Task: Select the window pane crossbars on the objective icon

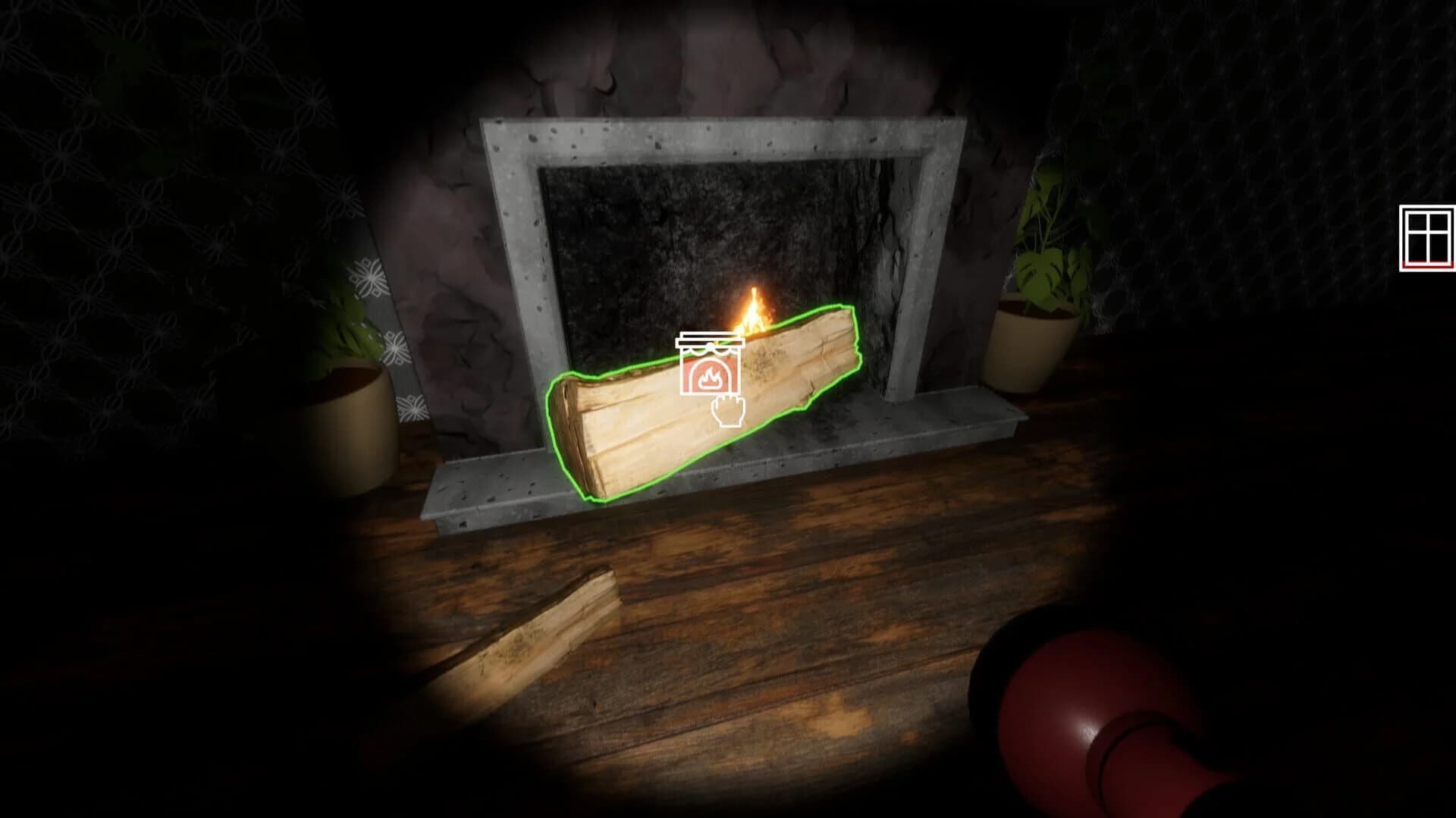Action: 1429,231
